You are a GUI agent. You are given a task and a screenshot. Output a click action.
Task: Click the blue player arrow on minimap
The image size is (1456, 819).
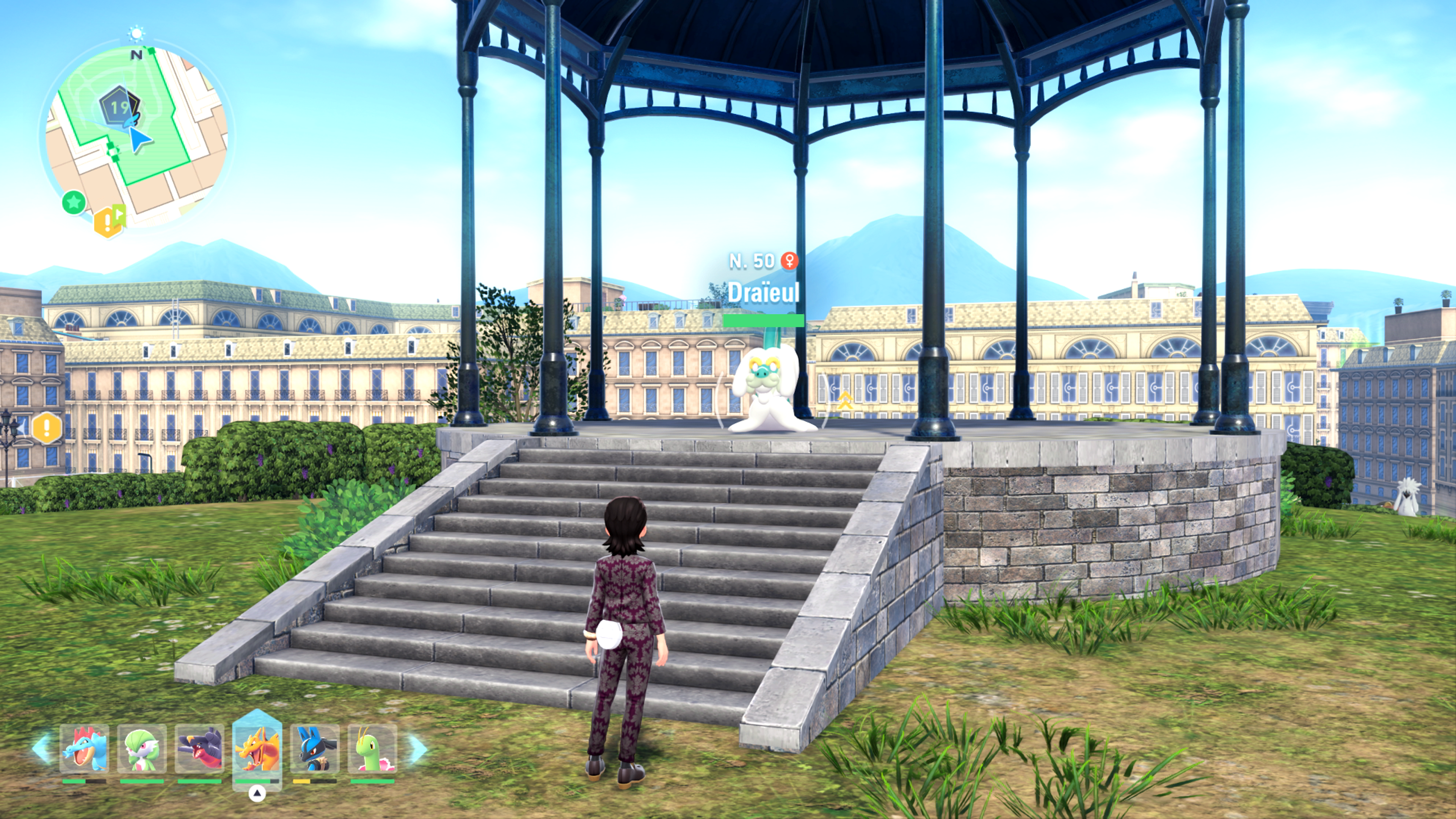pyautogui.click(x=139, y=139)
